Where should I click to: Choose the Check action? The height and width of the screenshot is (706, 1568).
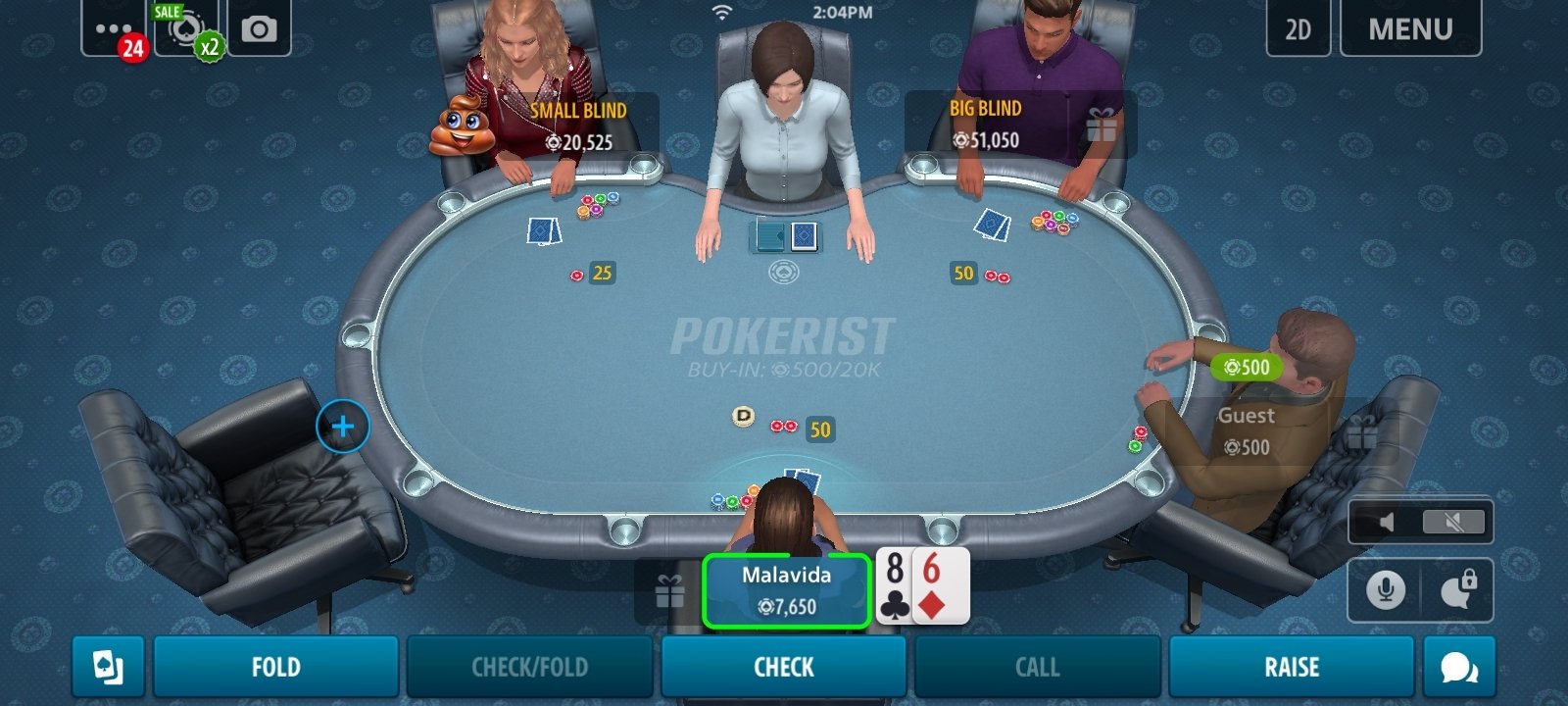pos(784,668)
